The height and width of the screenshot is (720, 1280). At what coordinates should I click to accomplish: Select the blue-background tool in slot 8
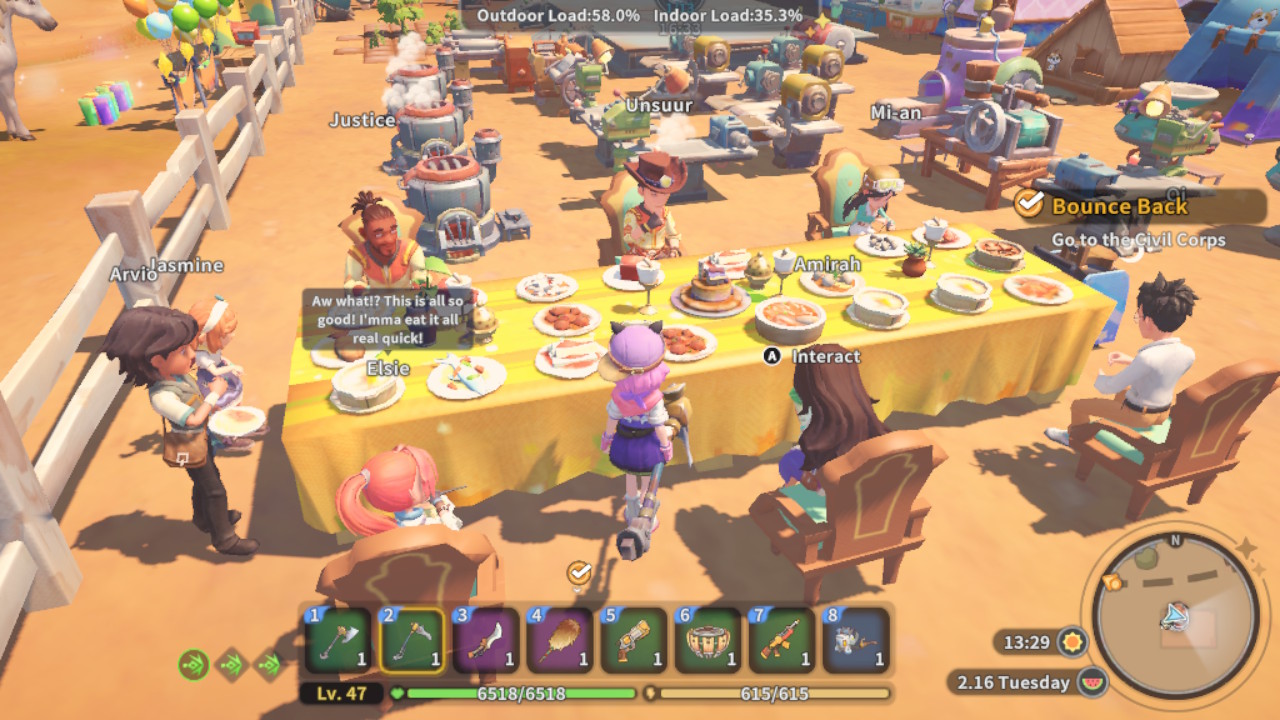coord(856,639)
